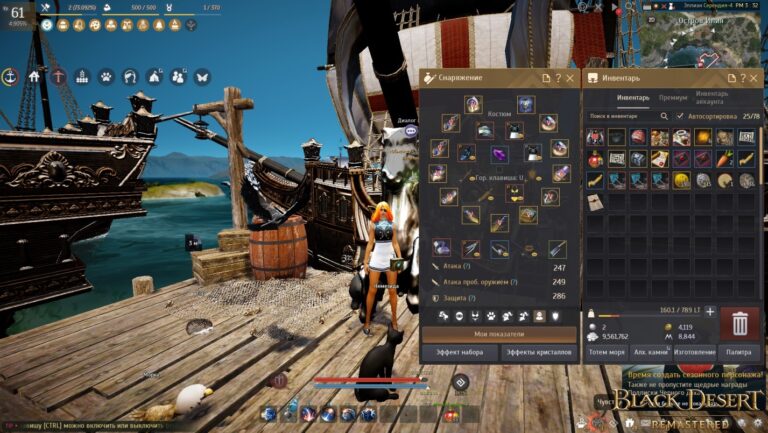Toggle the Автосортировка checkbox
768x433 pixels.
[x=681, y=117]
